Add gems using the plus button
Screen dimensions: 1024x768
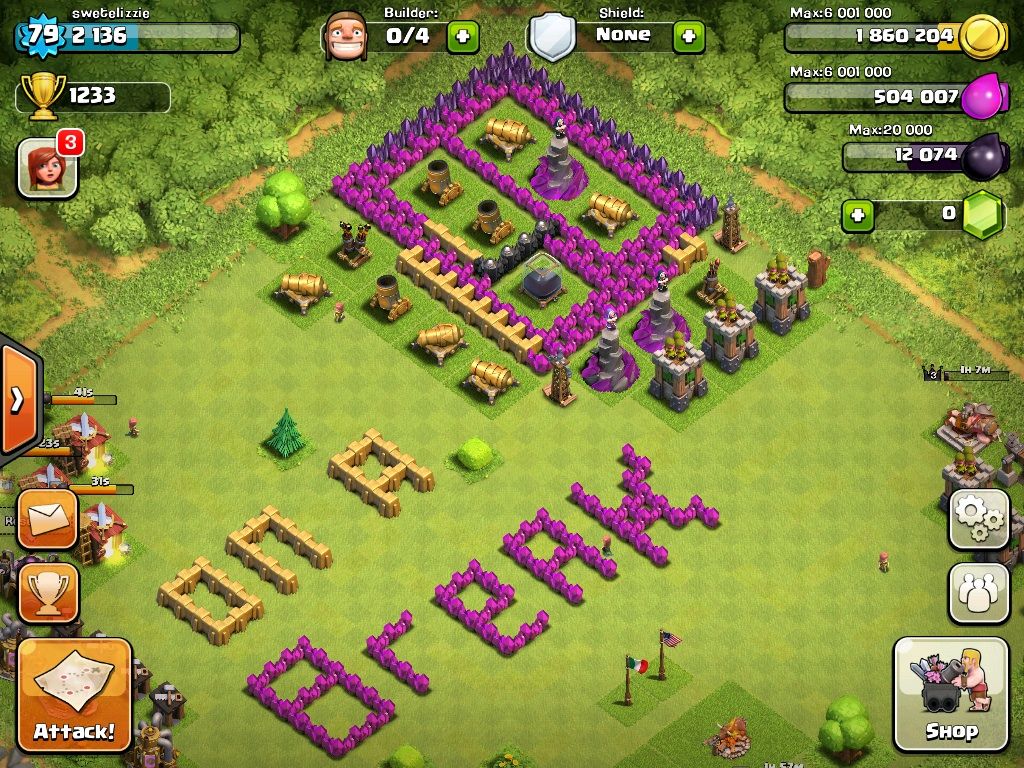pyautogui.click(x=855, y=214)
